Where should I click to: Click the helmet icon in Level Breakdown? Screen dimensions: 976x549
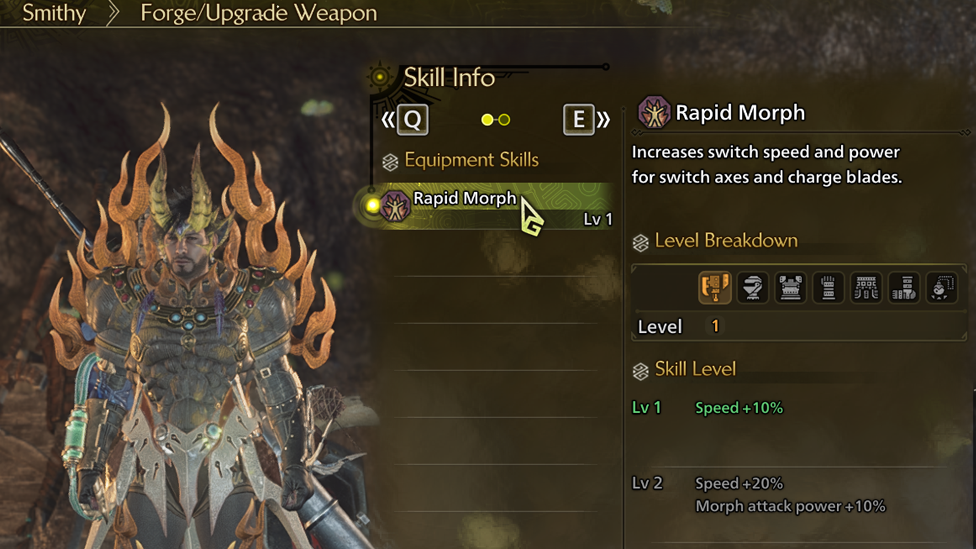tap(752, 288)
